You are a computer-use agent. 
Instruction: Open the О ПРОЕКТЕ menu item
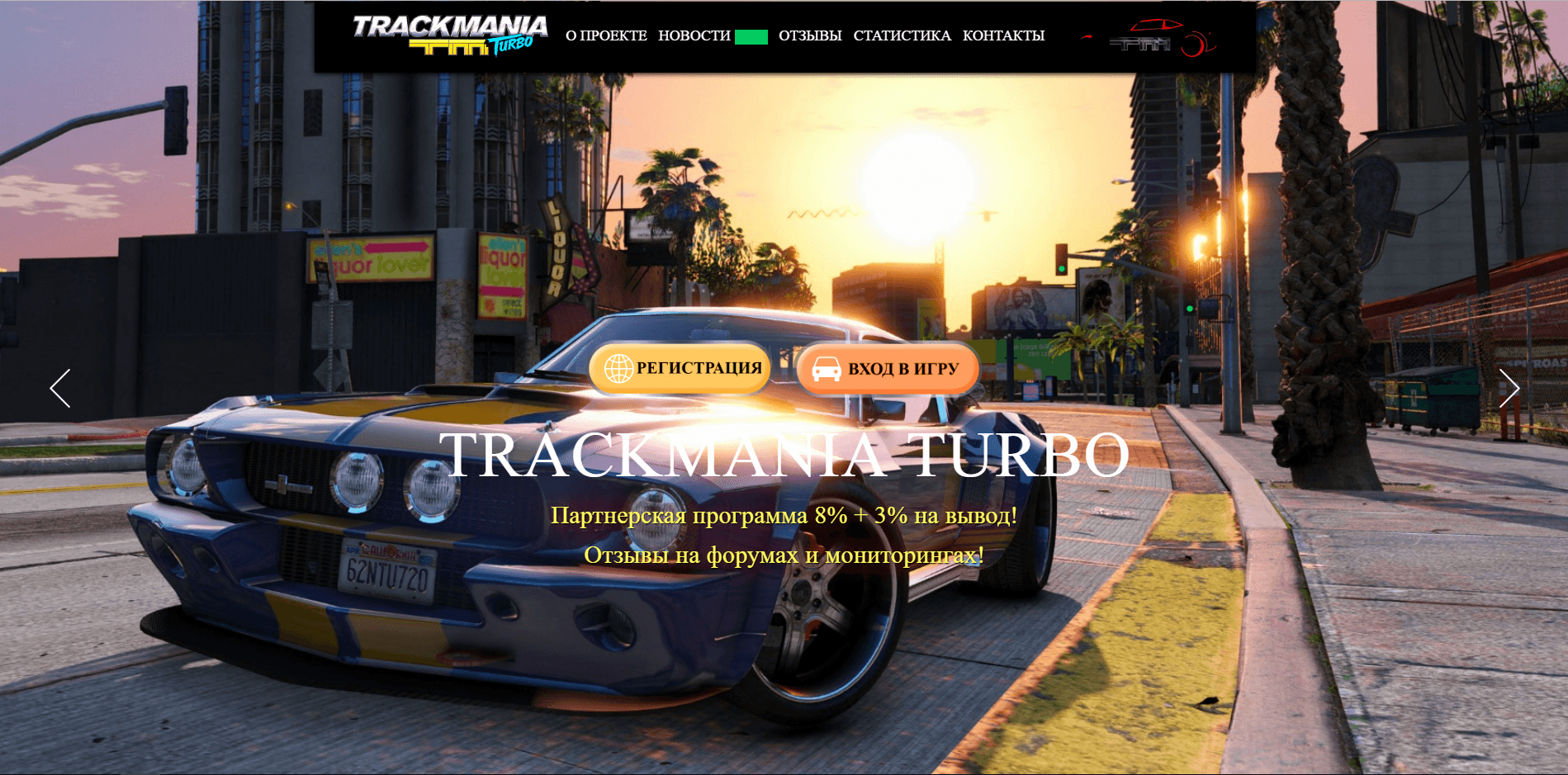click(605, 35)
